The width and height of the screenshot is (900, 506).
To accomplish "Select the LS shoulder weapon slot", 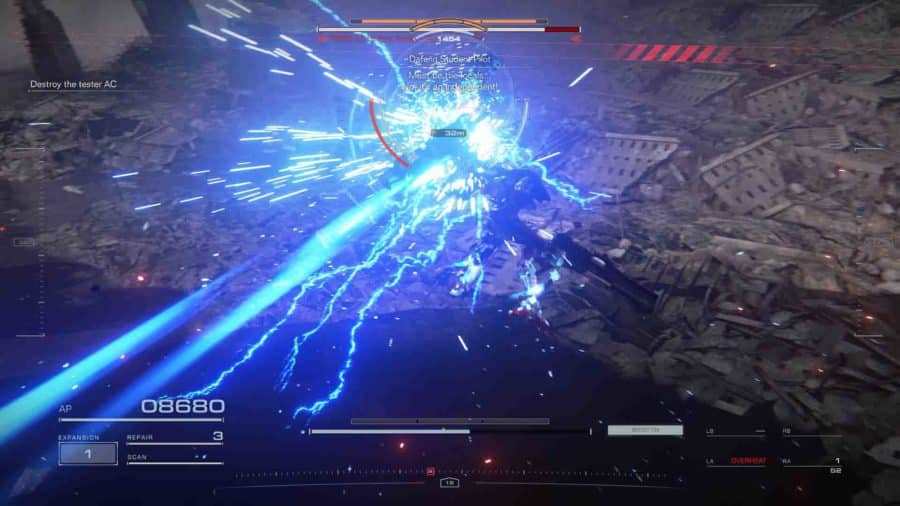I will point(735,433).
